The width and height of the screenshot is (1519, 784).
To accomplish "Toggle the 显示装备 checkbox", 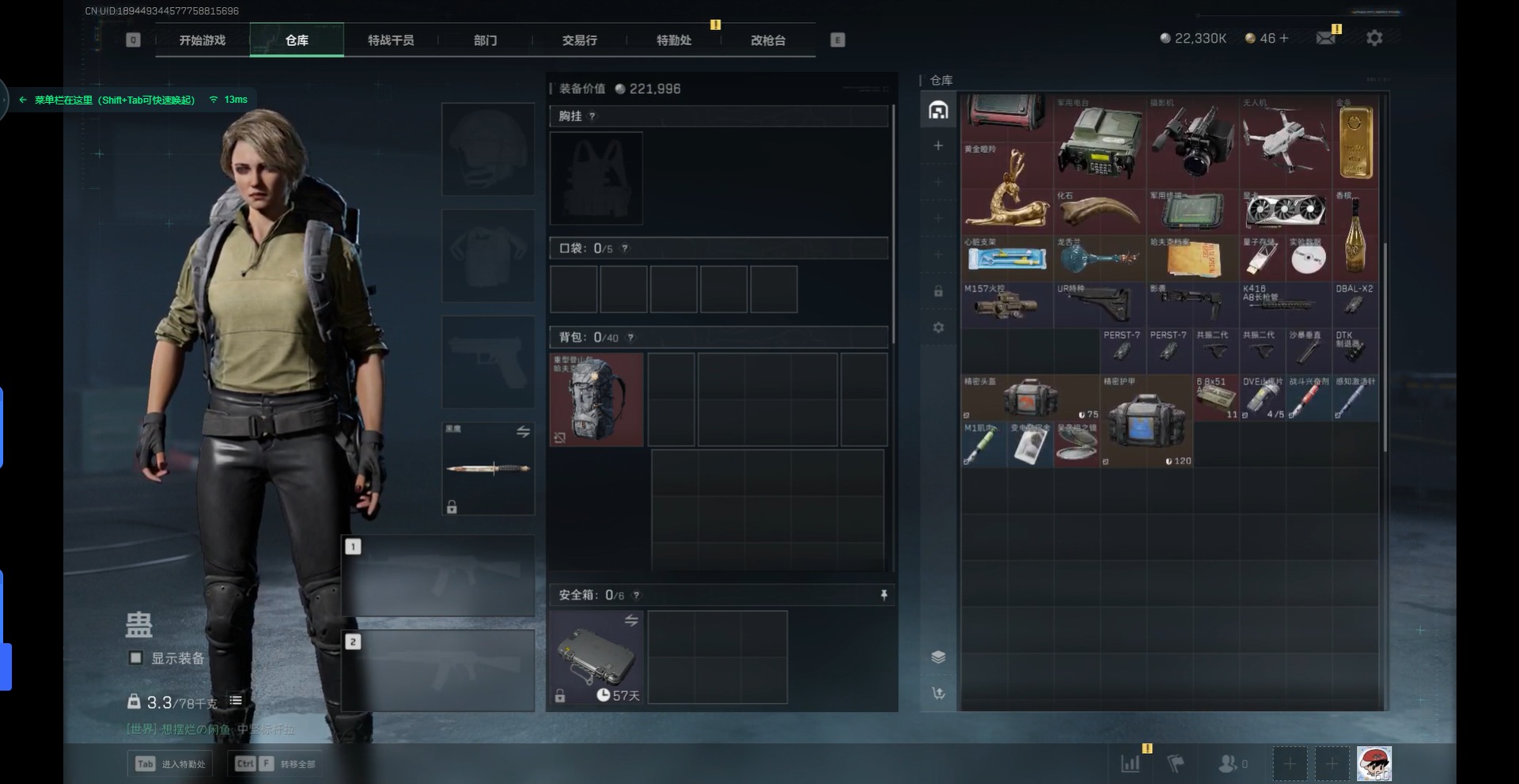I will pos(136,657).
